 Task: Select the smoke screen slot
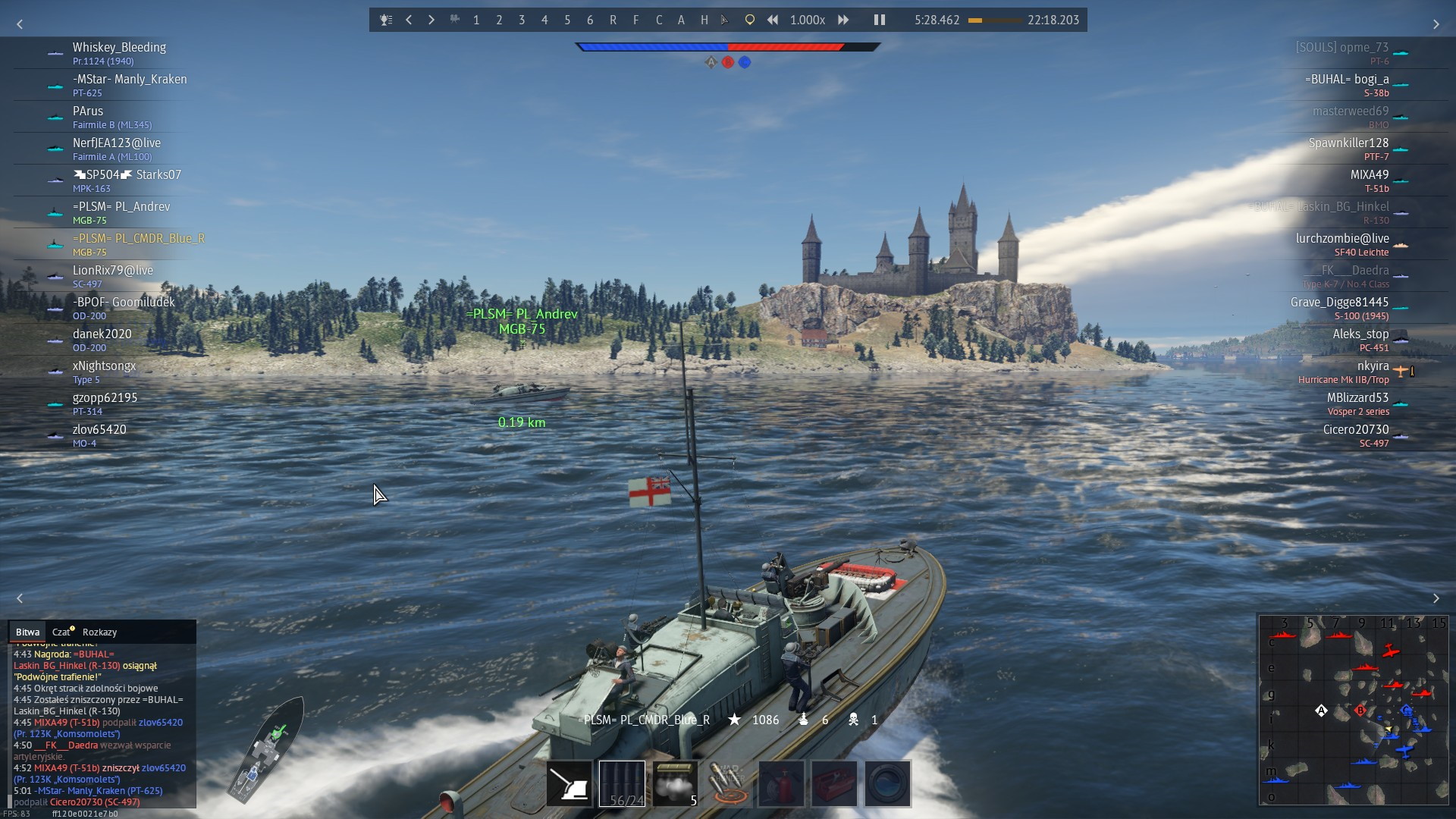coord(675,783)
